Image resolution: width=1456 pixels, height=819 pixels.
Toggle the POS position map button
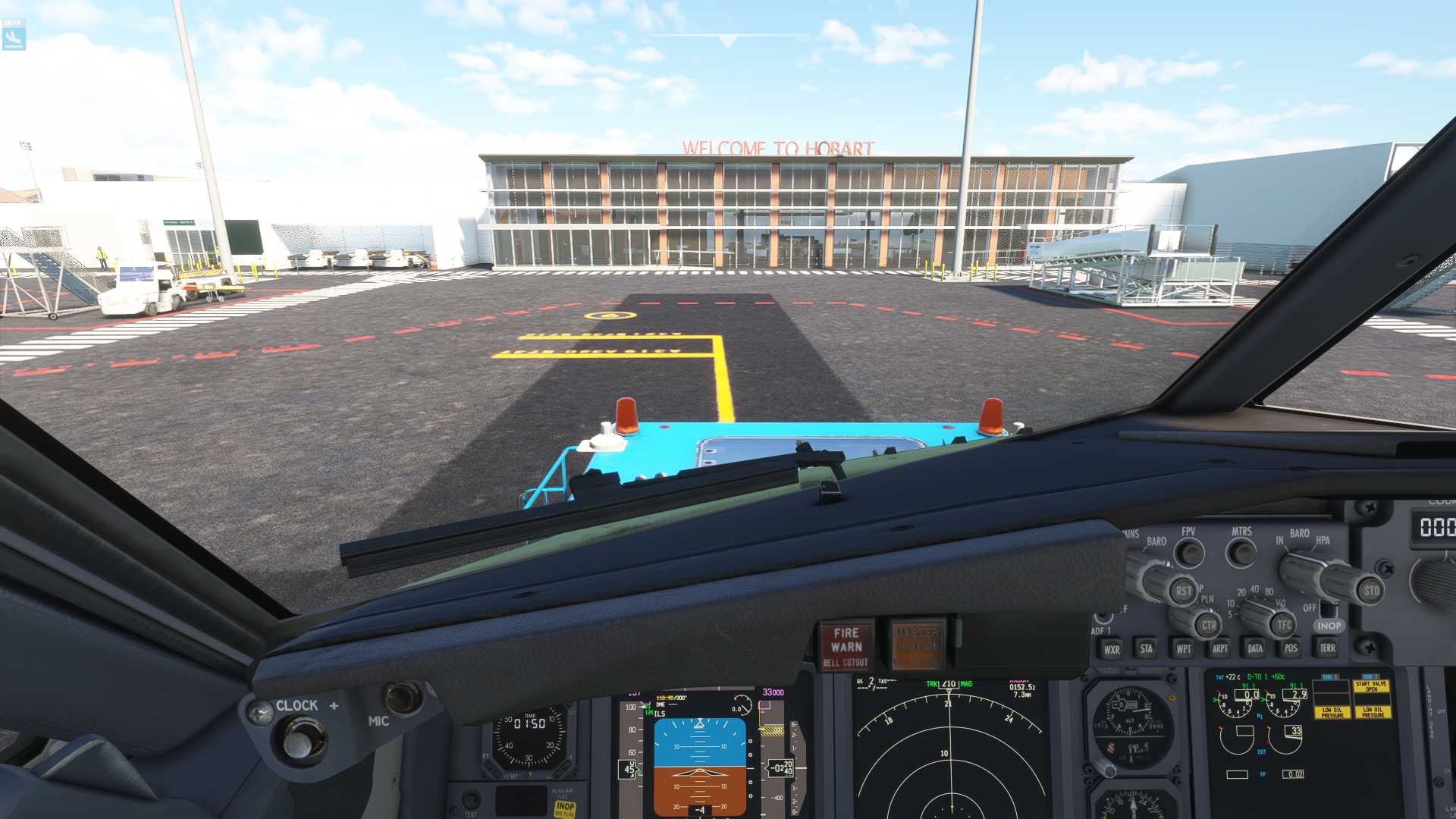[1291, 648]
